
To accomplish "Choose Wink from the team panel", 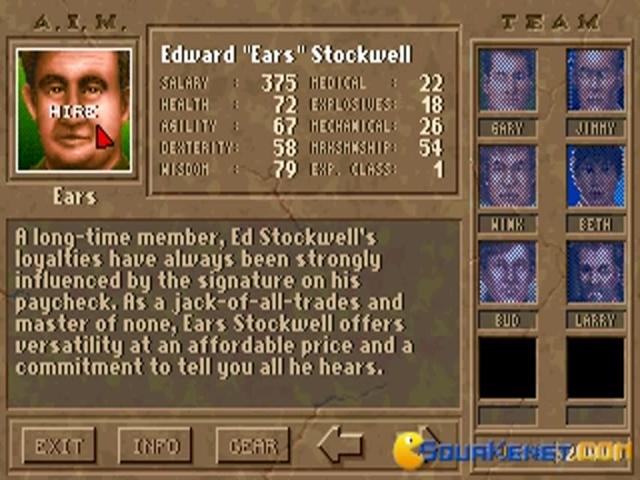I will (x=507, y=176).
